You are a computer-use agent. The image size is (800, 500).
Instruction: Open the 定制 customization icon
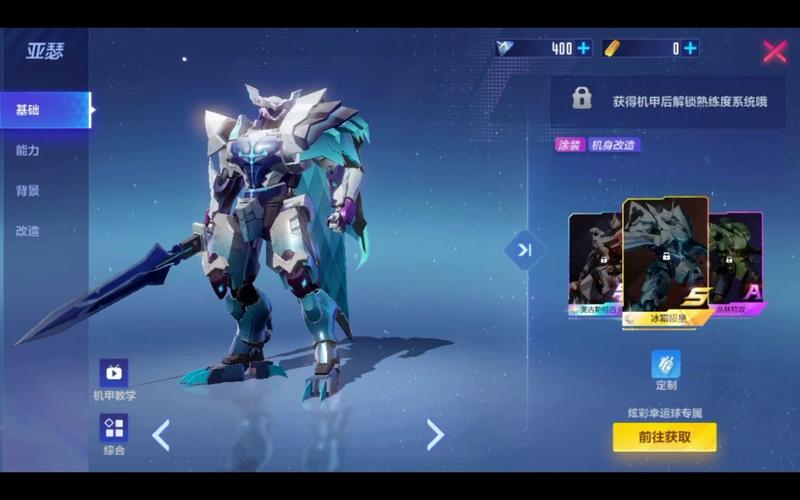(x=666, y=366)
